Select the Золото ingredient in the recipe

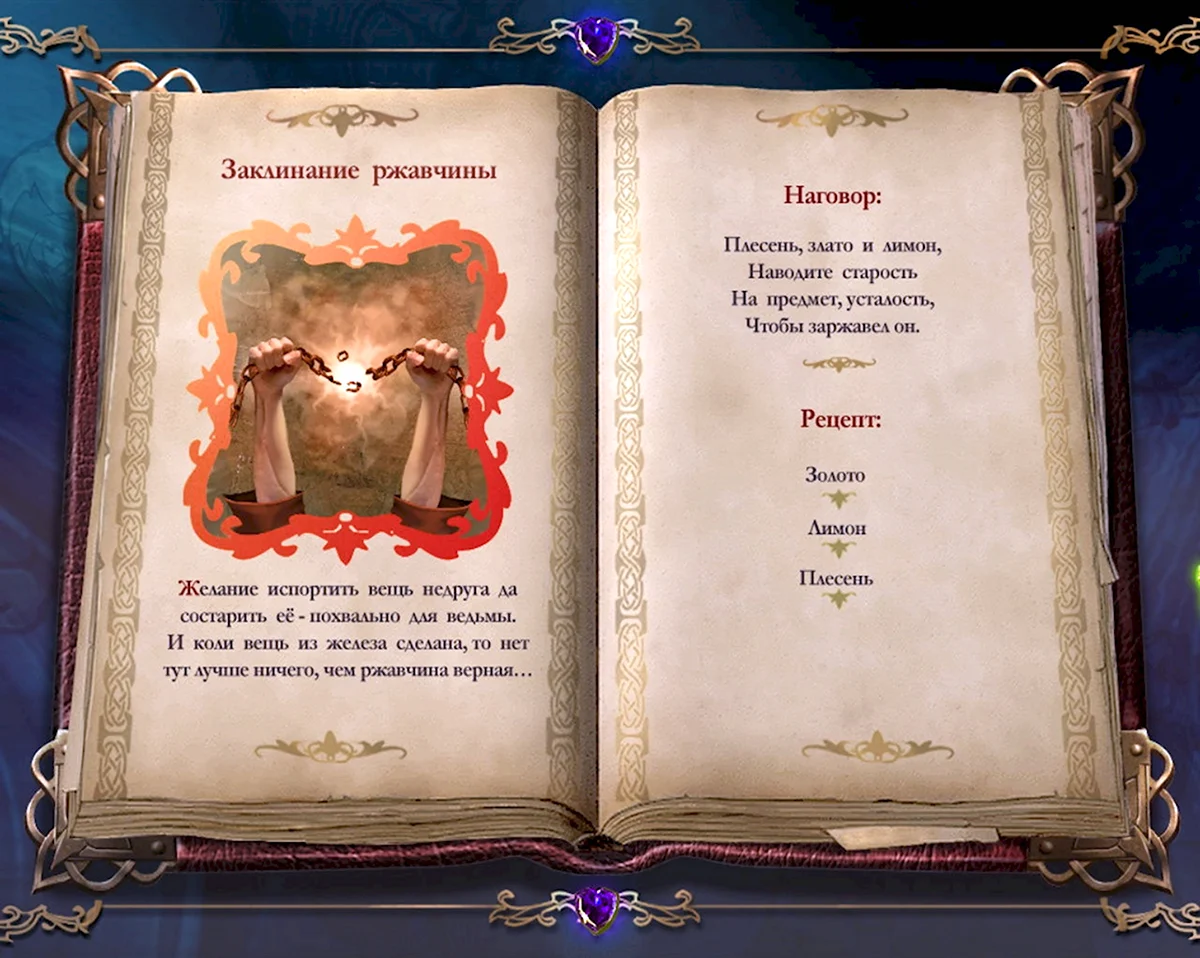(835, 476)
